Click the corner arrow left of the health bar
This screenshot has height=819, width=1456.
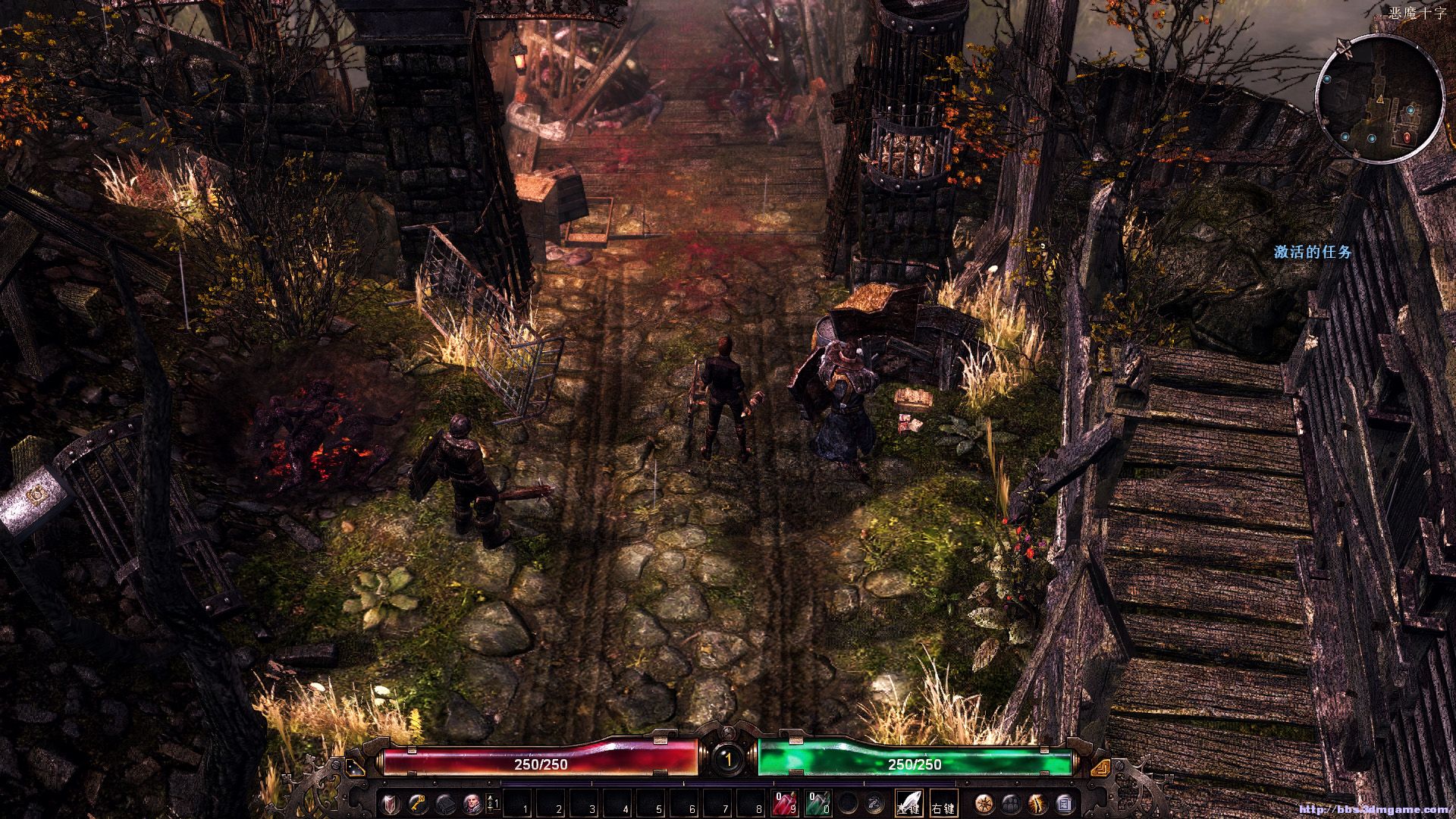[355, 768]
